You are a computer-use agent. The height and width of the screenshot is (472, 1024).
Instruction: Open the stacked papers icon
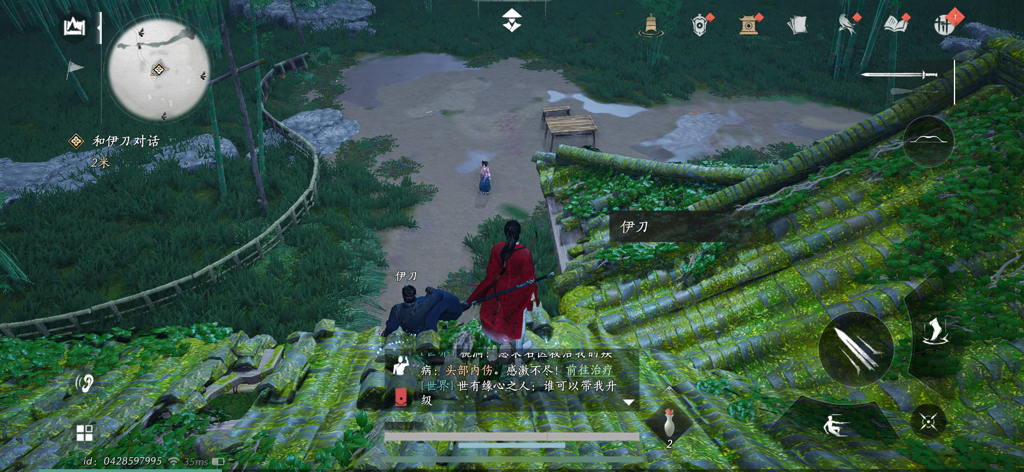(x=797, y=25)
